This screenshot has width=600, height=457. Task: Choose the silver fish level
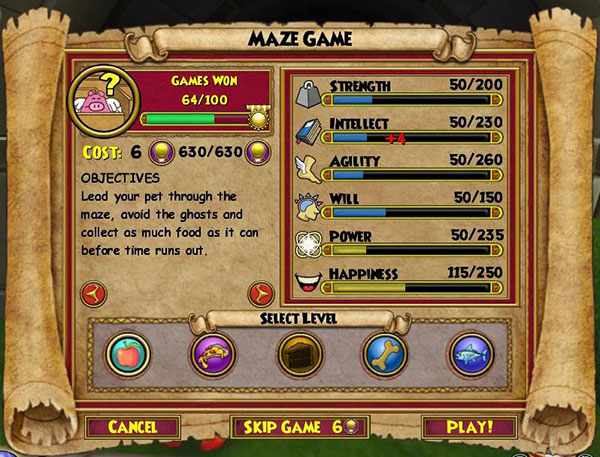[470, 354]
